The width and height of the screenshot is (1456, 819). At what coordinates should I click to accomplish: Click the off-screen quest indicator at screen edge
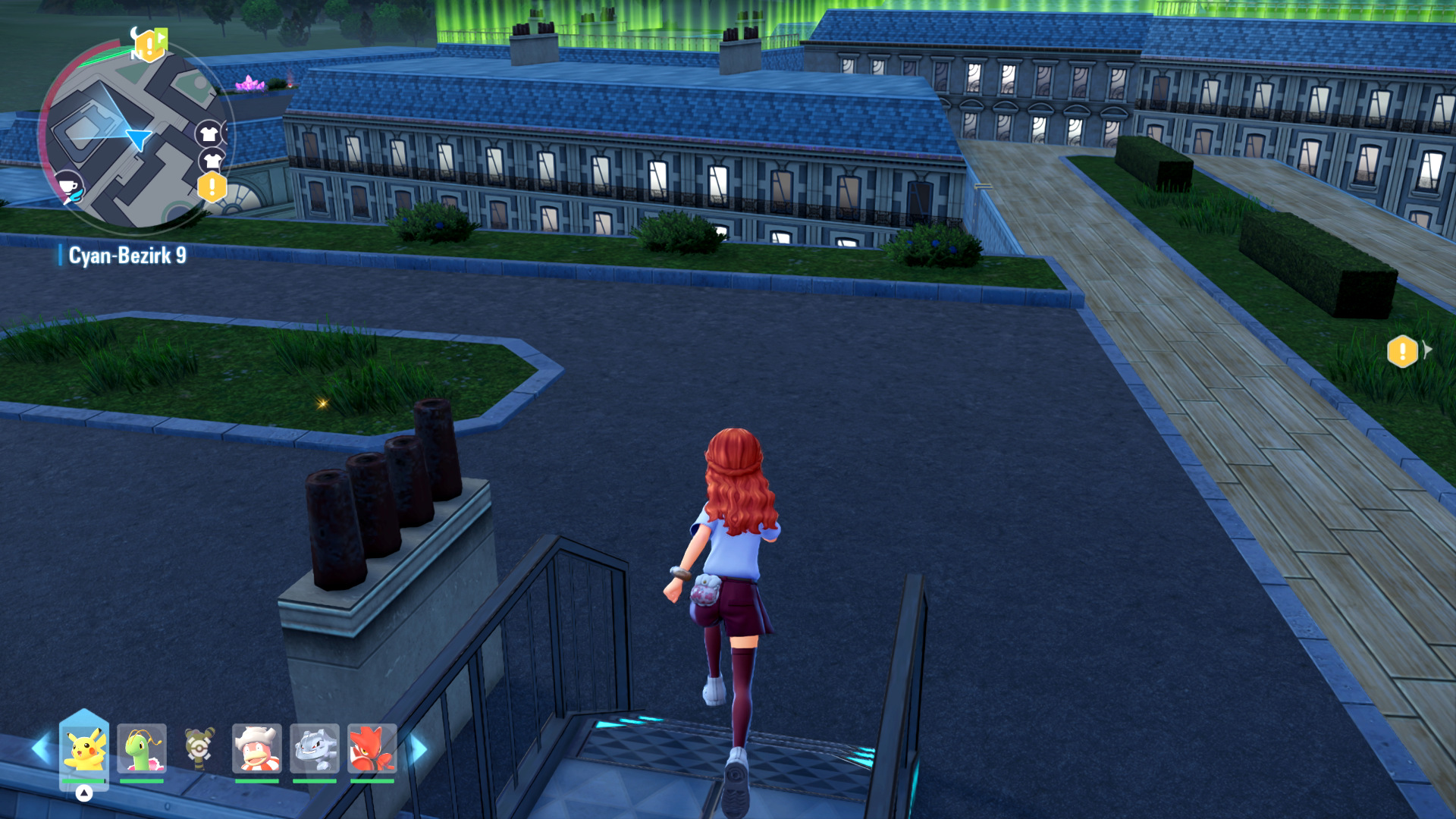pos(1403,352)
